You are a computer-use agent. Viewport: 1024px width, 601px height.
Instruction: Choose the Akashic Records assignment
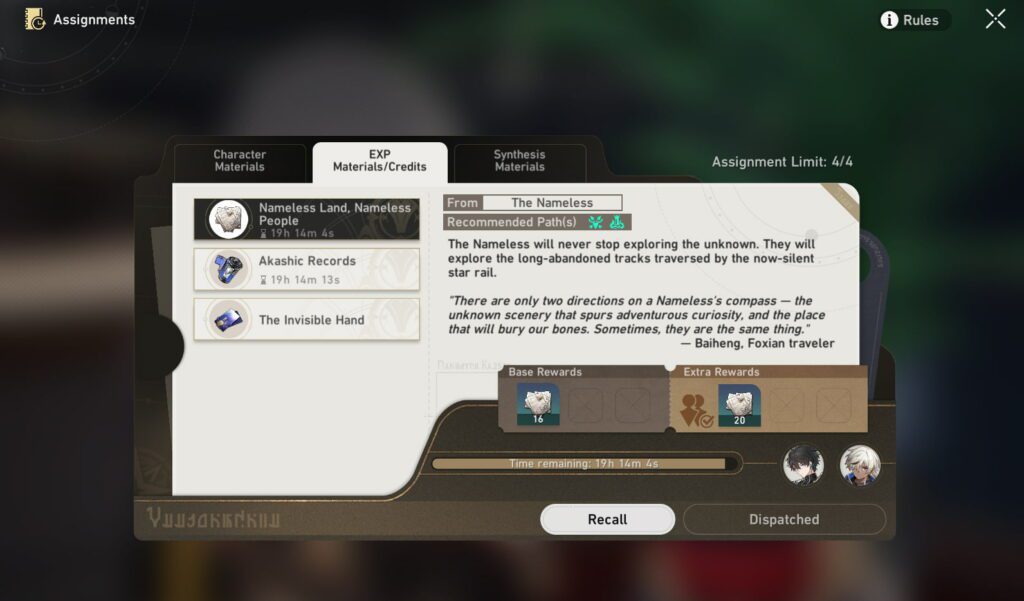307,269
